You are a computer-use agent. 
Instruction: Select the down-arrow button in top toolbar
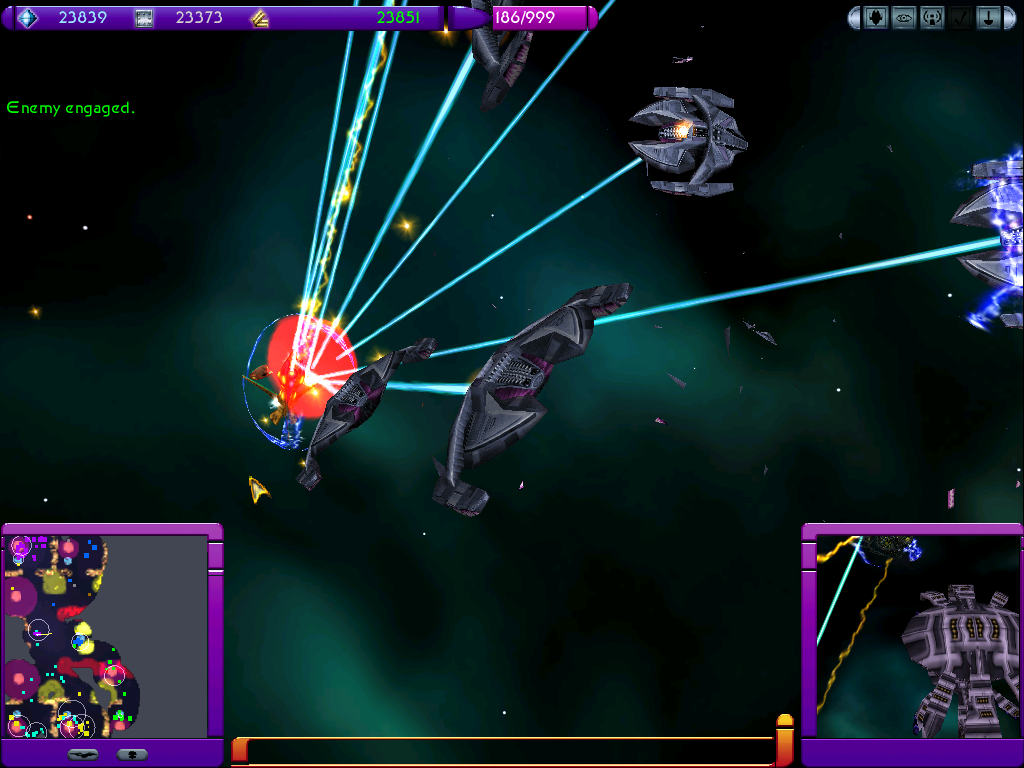pyautogui.click(x=988, y=18)
